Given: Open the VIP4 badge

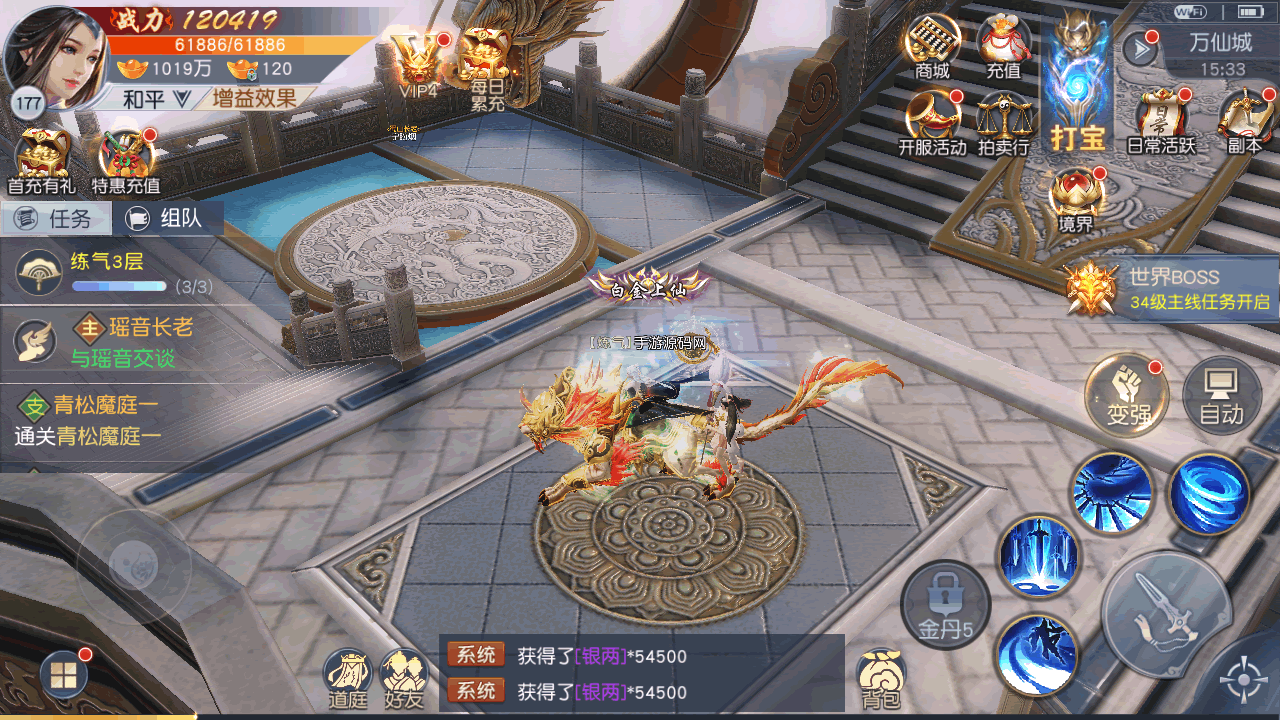Looking at the screenshot, I should (x=419, y=60).
